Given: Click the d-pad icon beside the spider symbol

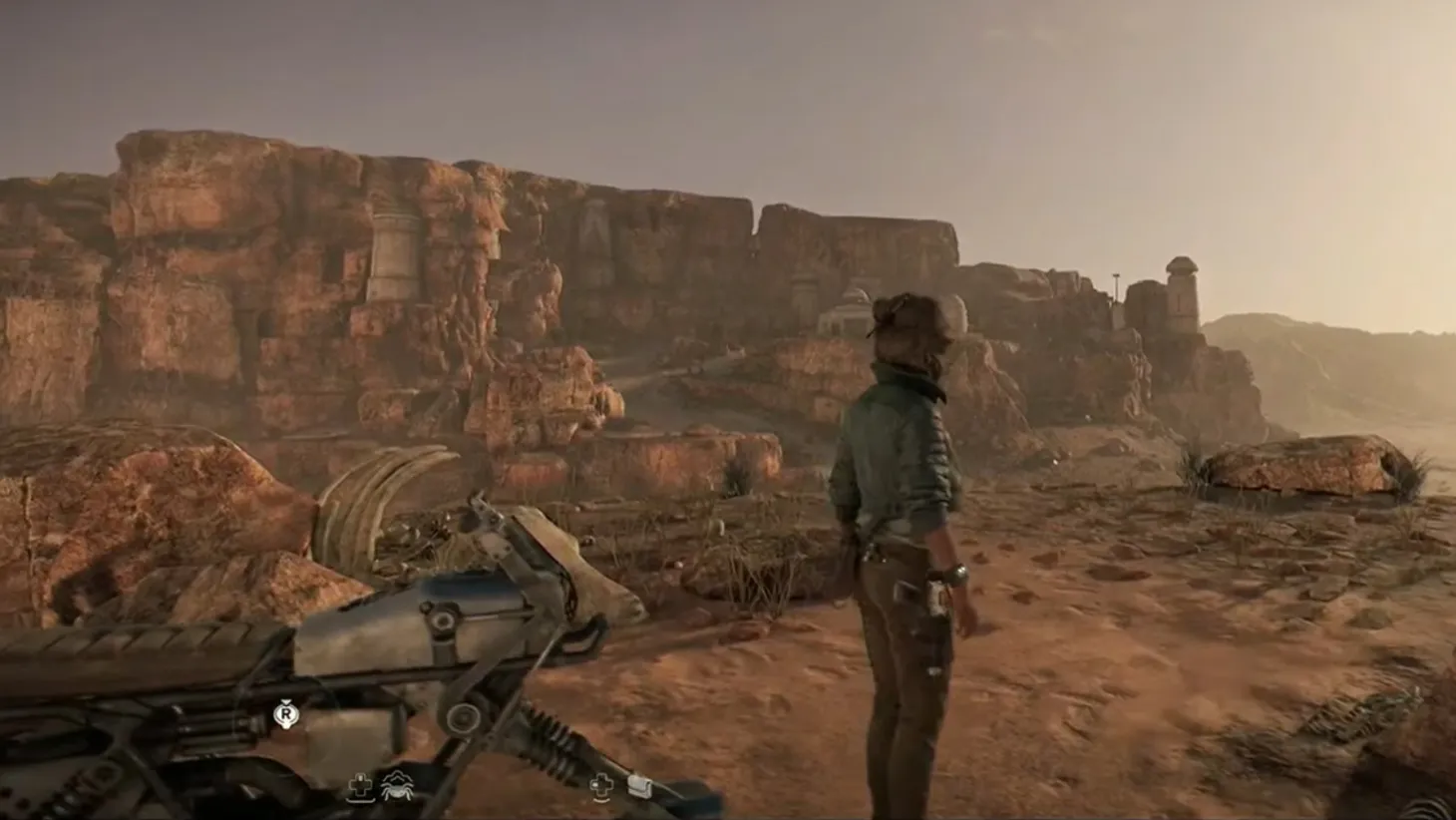Looking at the screenshot, I should coord(361,786).
